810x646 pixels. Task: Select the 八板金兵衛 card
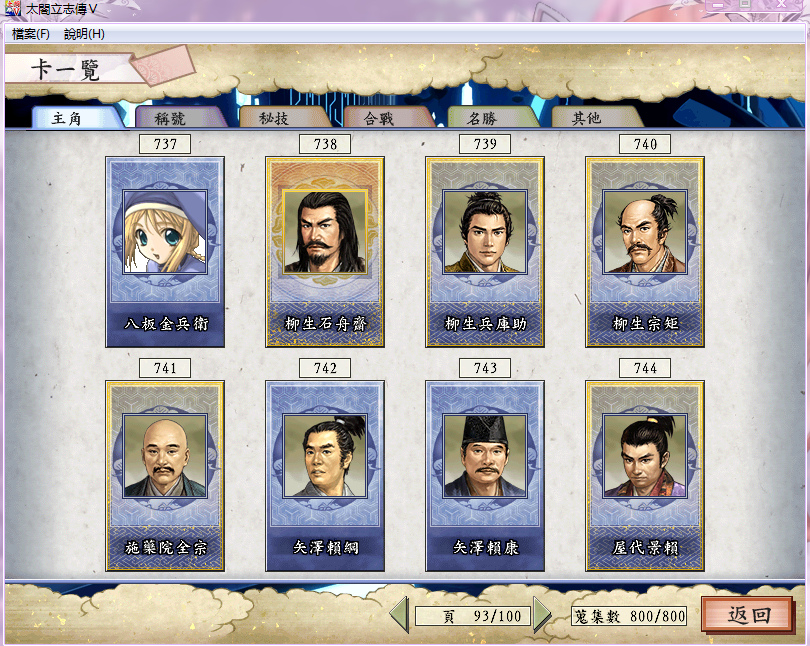pyautogui.click(x=165, y=251)
